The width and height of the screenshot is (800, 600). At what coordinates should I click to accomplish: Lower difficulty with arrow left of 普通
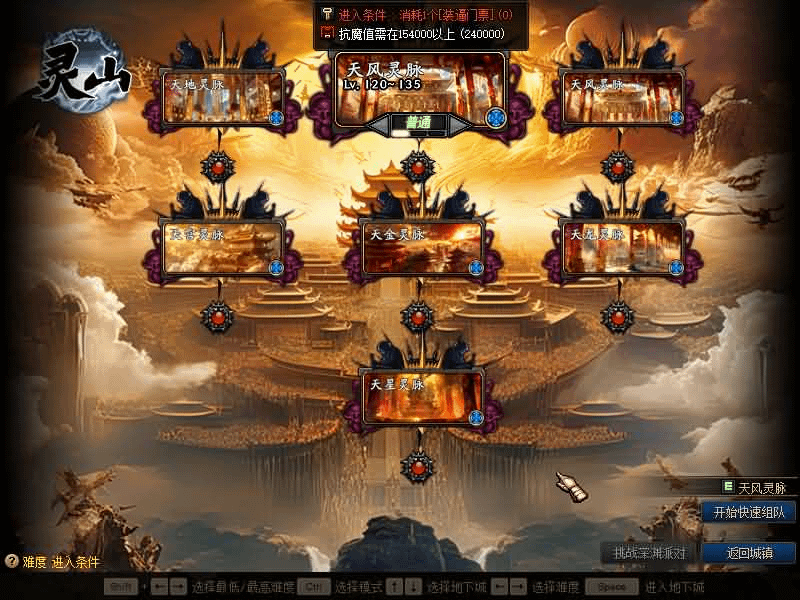point(377,124)
